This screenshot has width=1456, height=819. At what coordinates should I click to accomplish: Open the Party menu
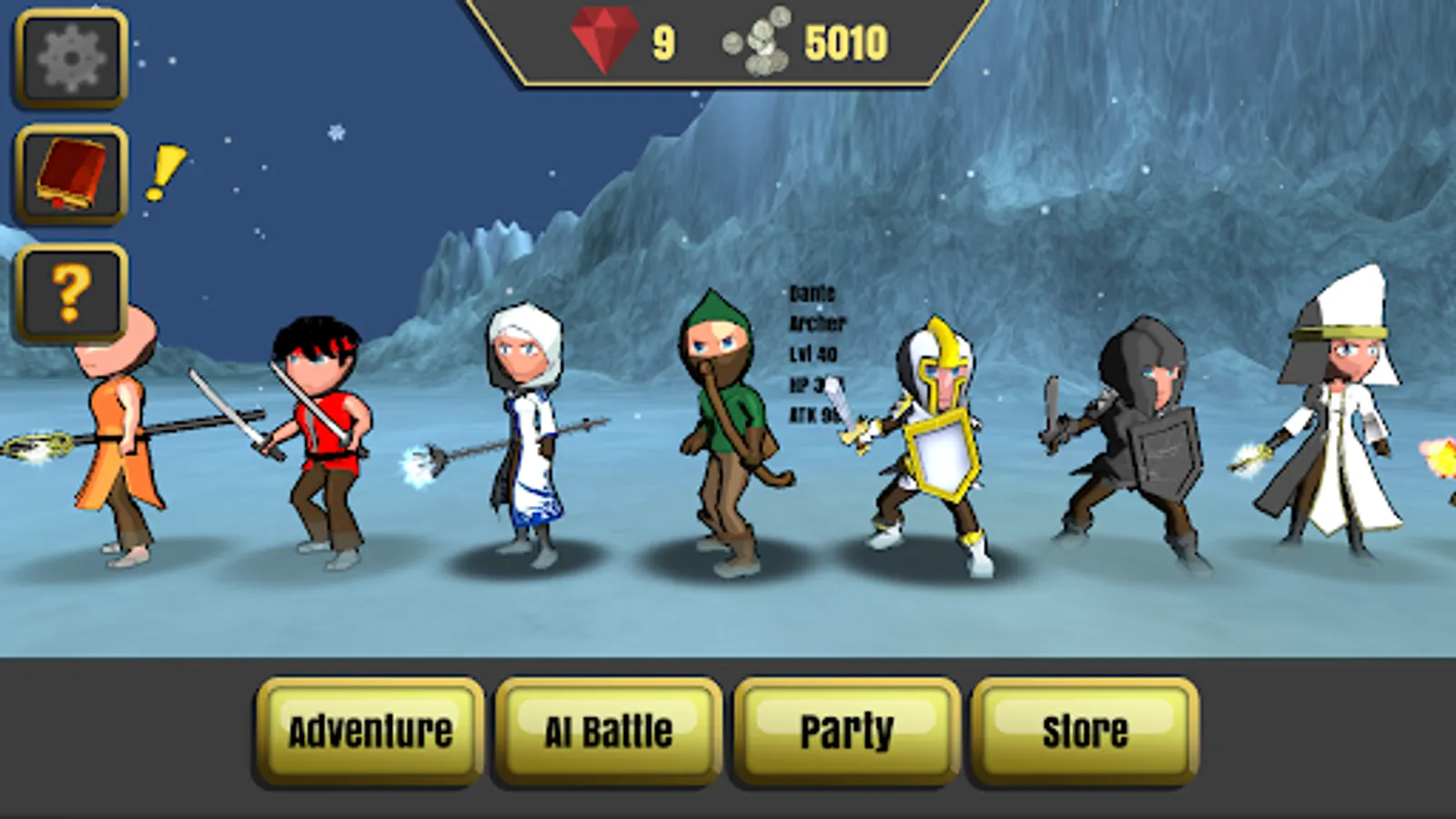(846, 731)
